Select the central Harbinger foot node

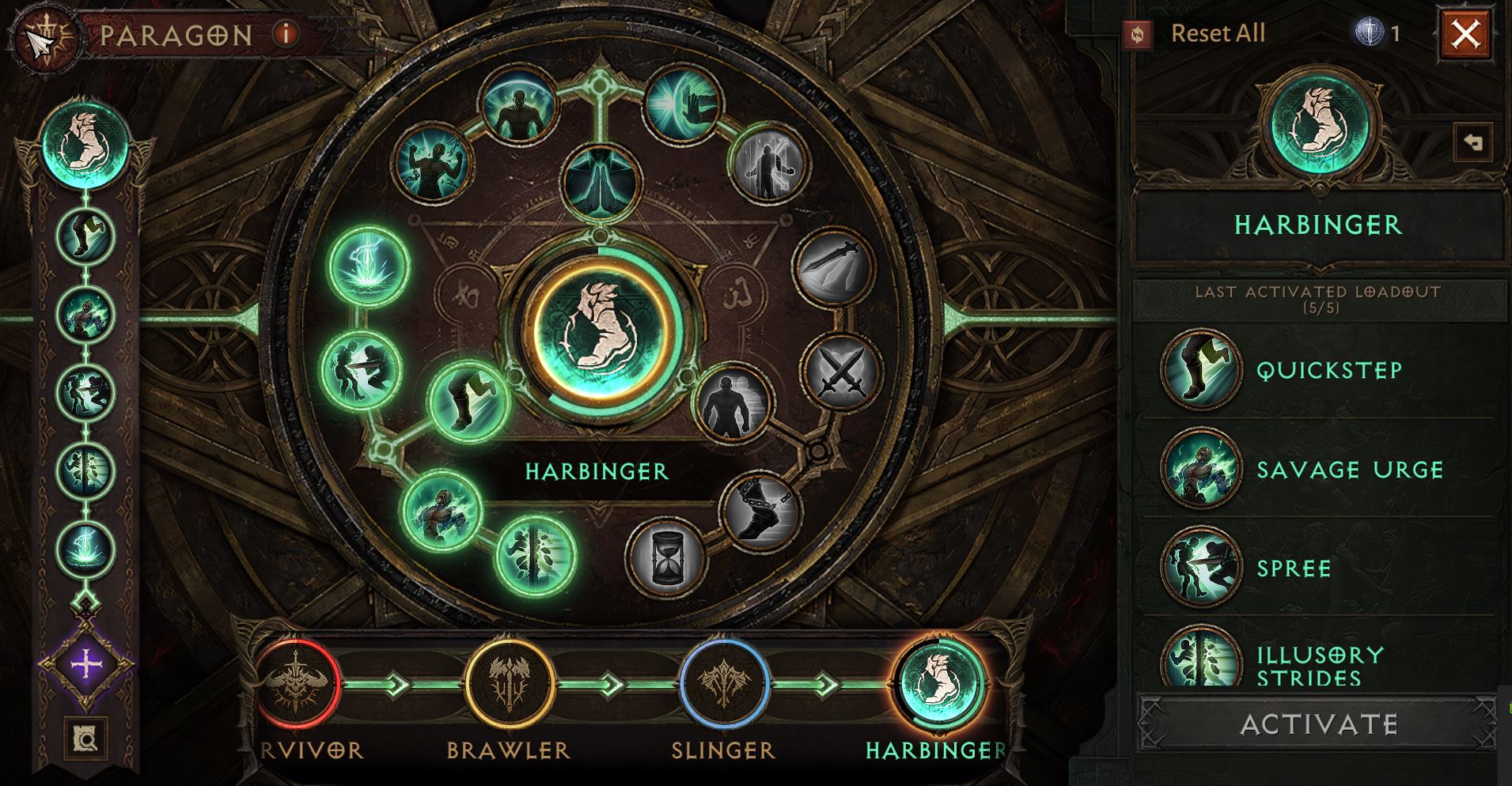[599, 328]
